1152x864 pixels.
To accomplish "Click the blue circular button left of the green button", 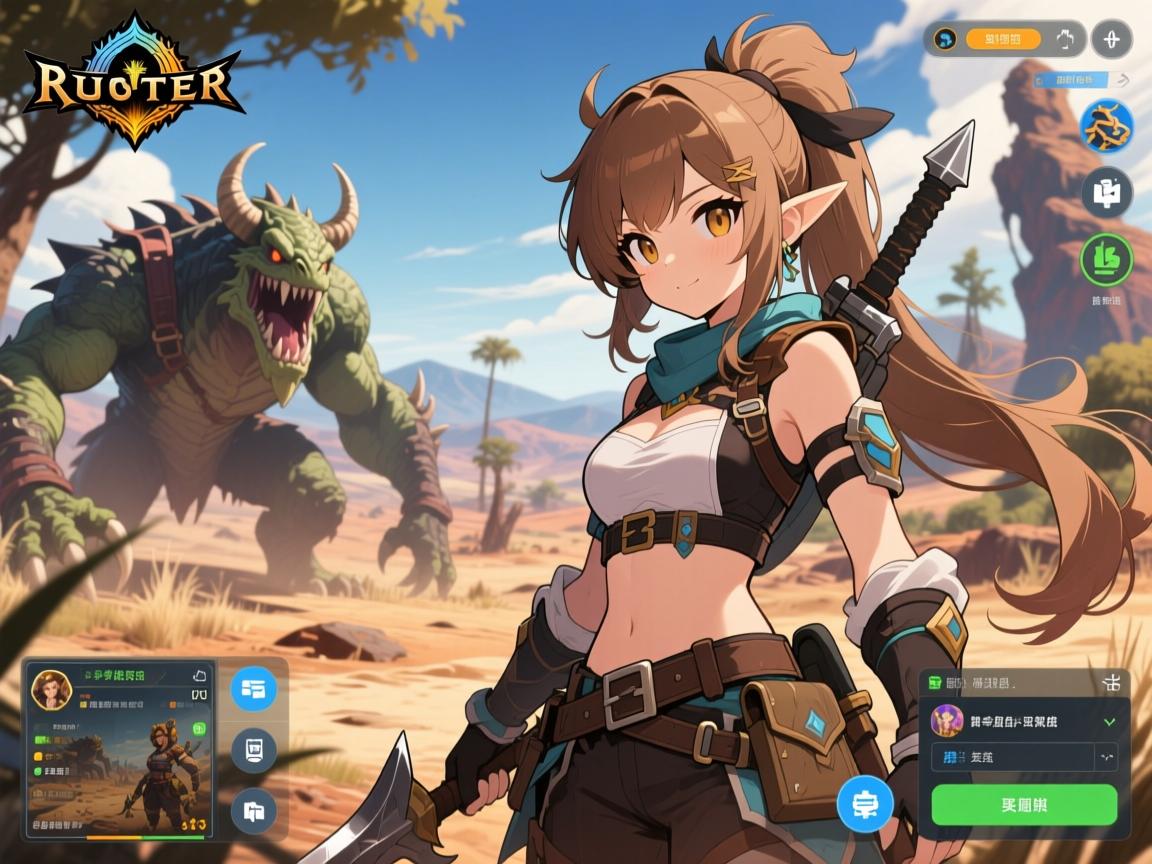I will [x=864, y=803].
